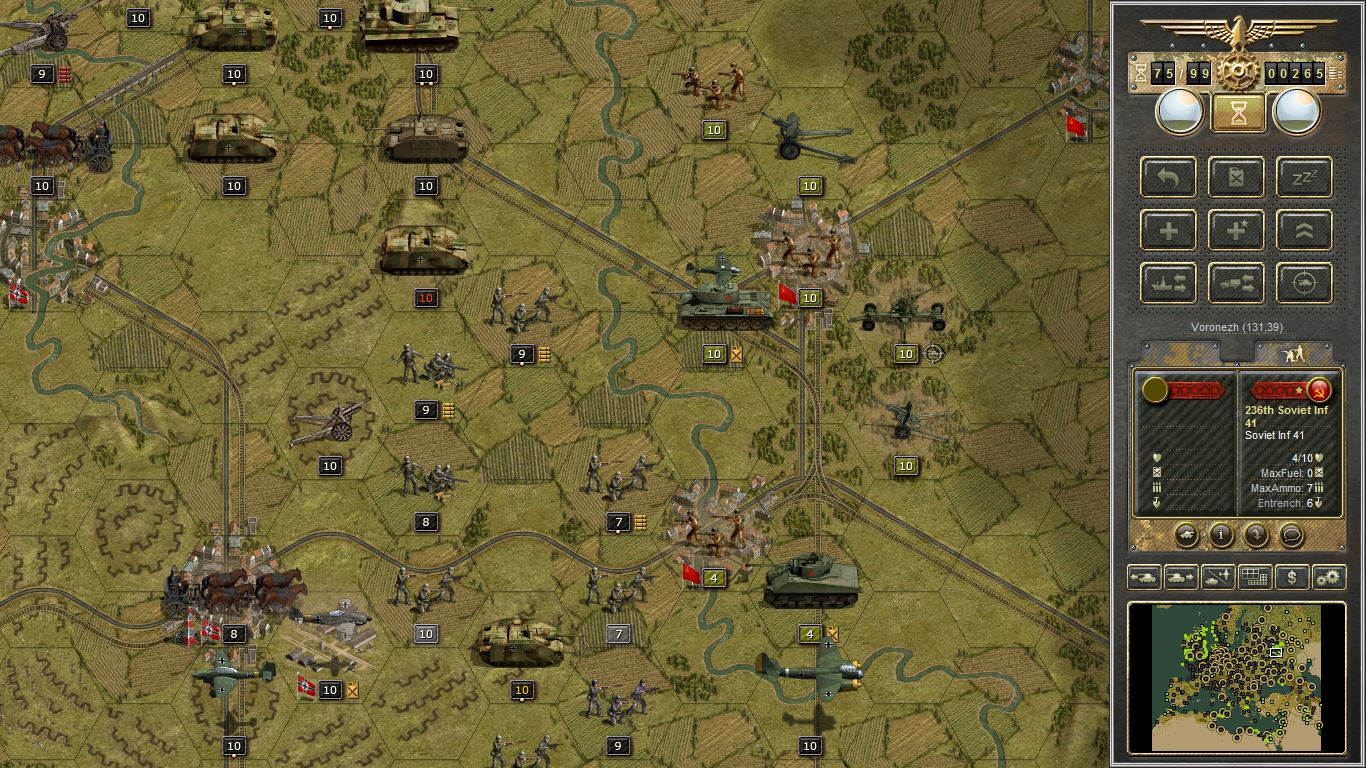Select previous unit with the left-arrow tank icon
The width and height of the screenshot is (1366, 768).
pos(1143,577)
